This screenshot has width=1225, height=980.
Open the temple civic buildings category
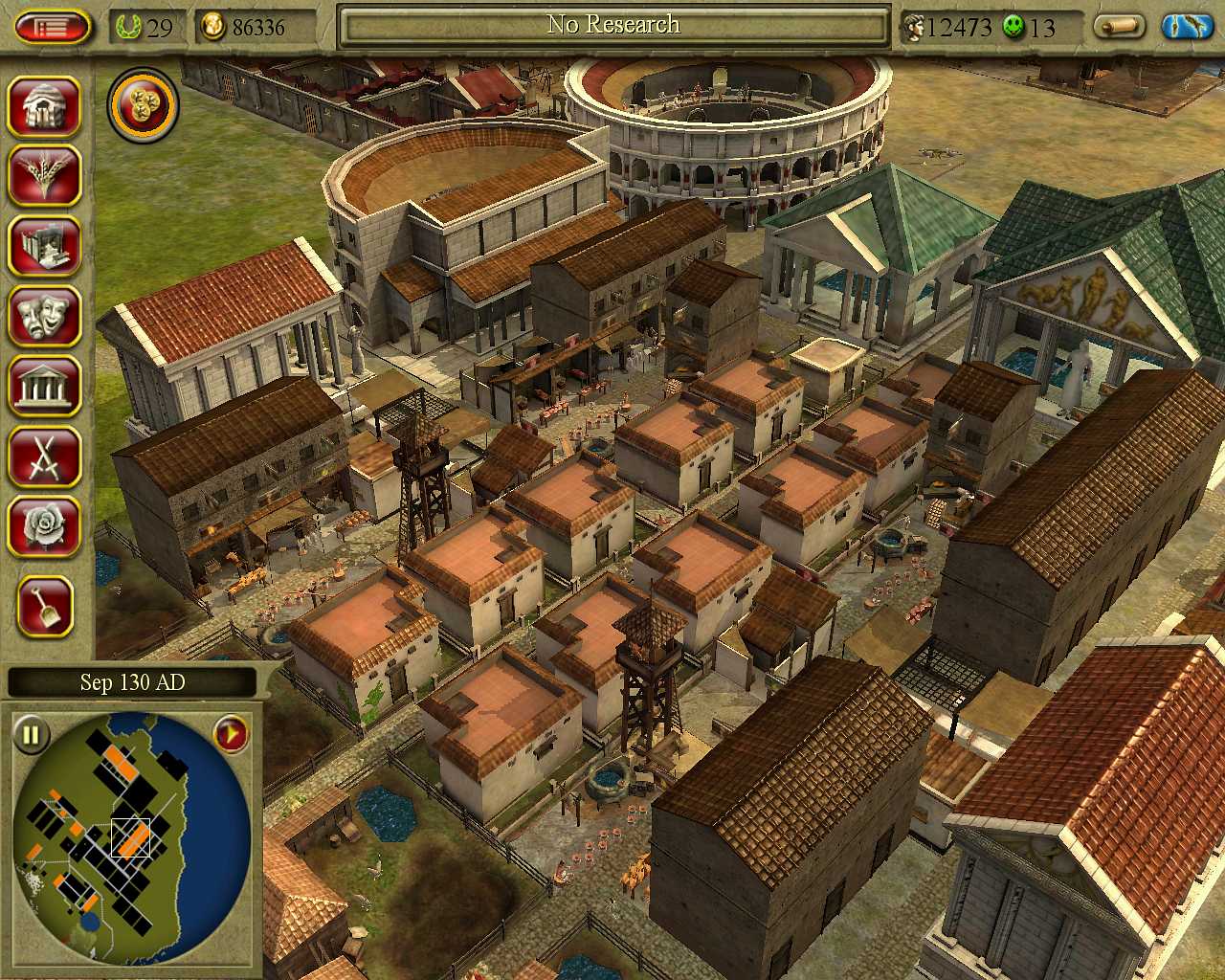44,387
